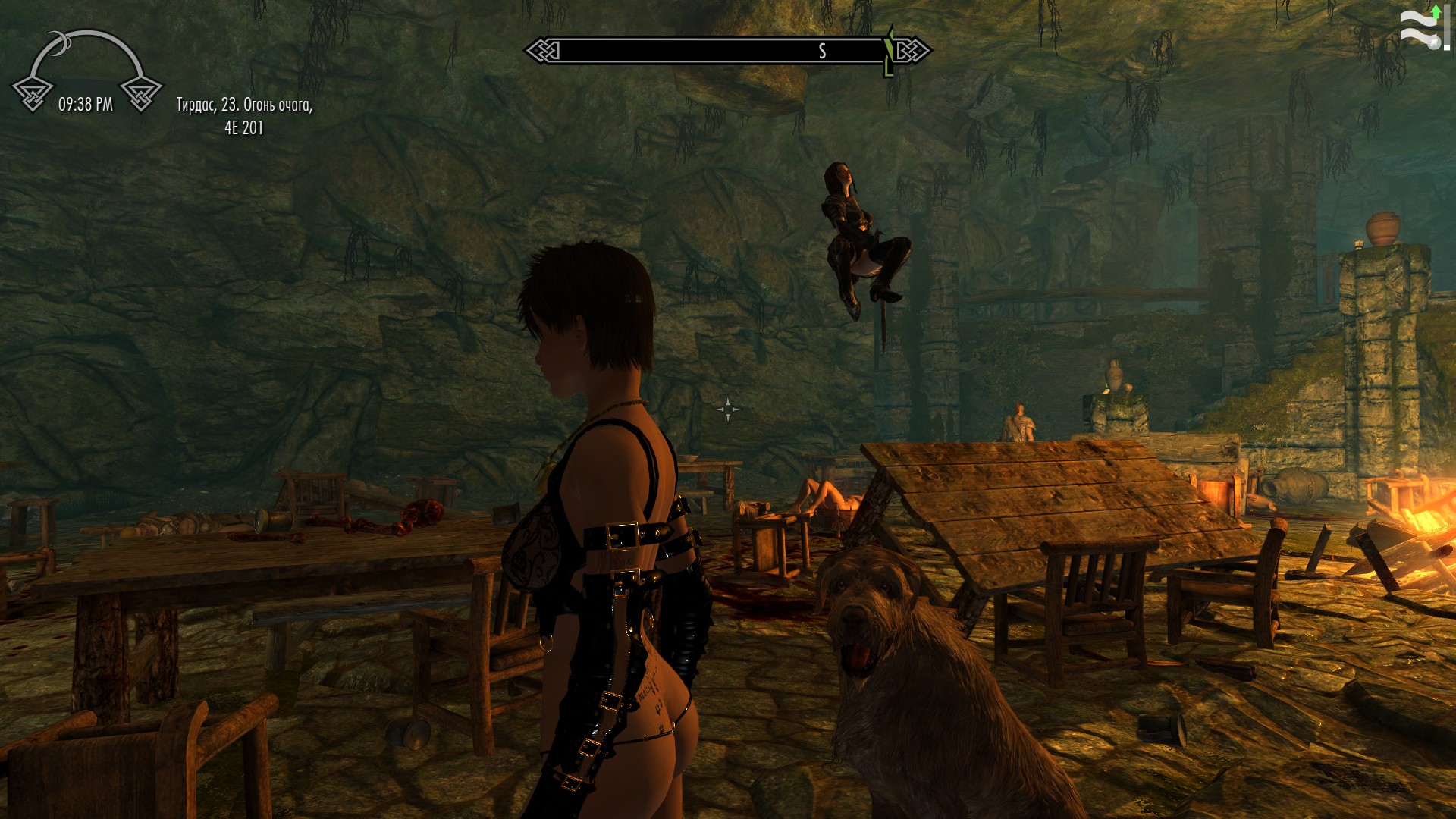Click the compass bar at the top
Image resolution: width=1456 pixels, height=819 pixels.
pos(726,51)
